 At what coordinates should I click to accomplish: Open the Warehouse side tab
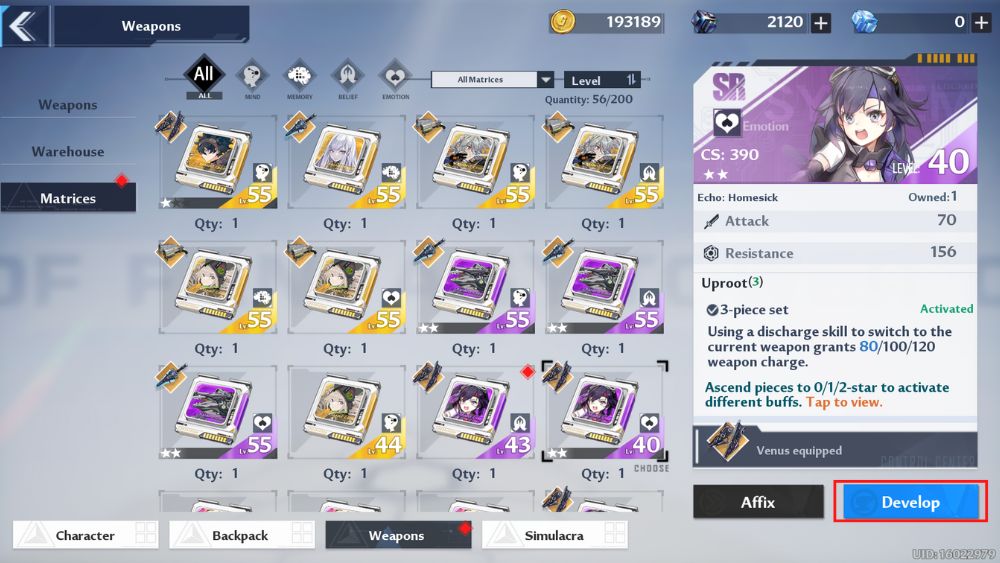pos(68,152)
